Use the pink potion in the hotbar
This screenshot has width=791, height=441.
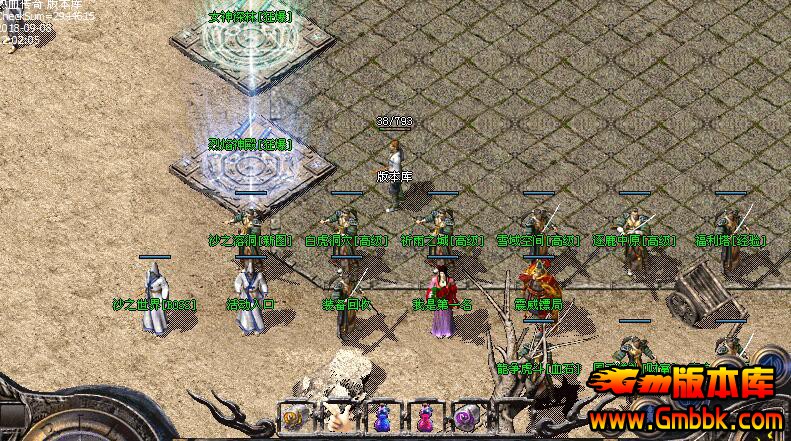[x=424, y=419]
